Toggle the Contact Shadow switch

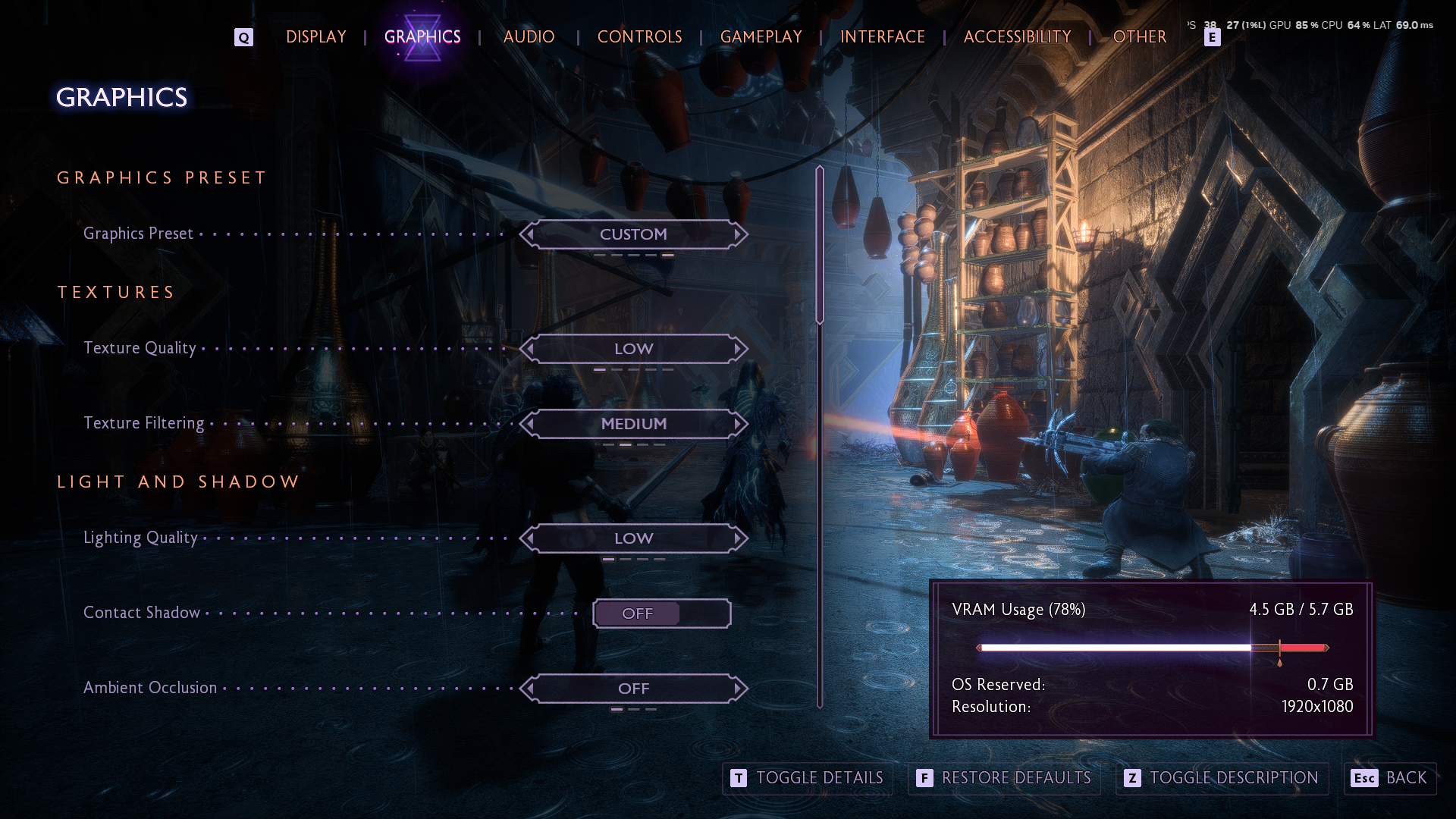click(661, 613)
